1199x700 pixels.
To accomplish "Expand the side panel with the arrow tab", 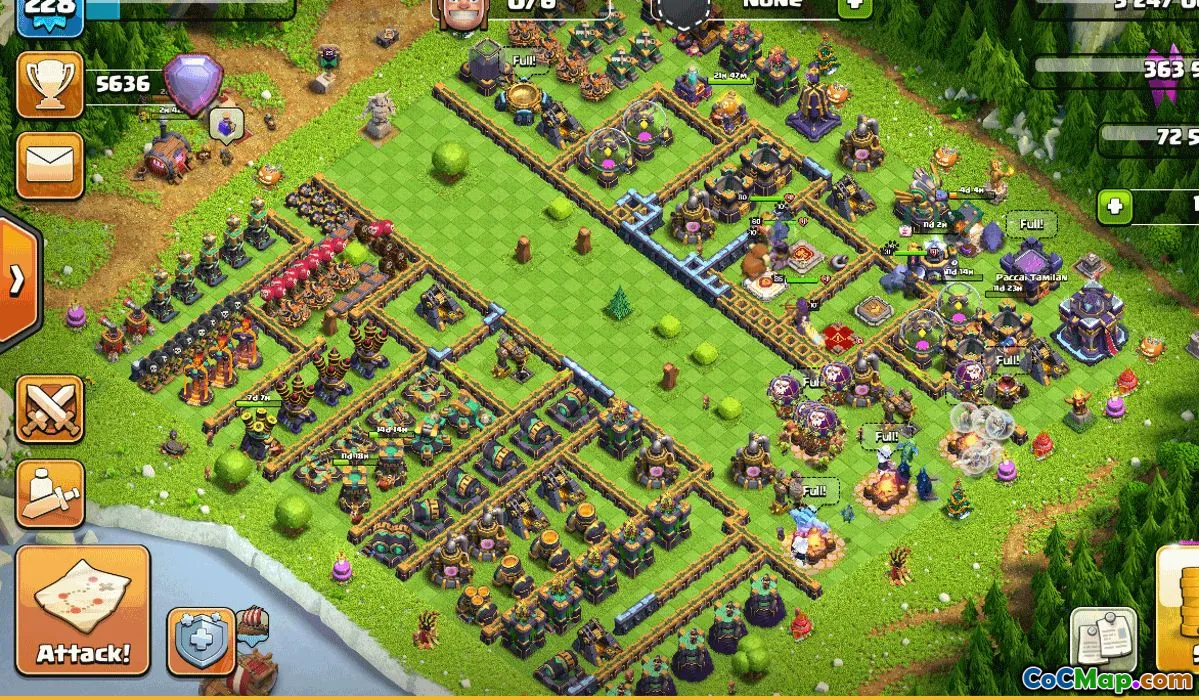I will pos(17,281).
